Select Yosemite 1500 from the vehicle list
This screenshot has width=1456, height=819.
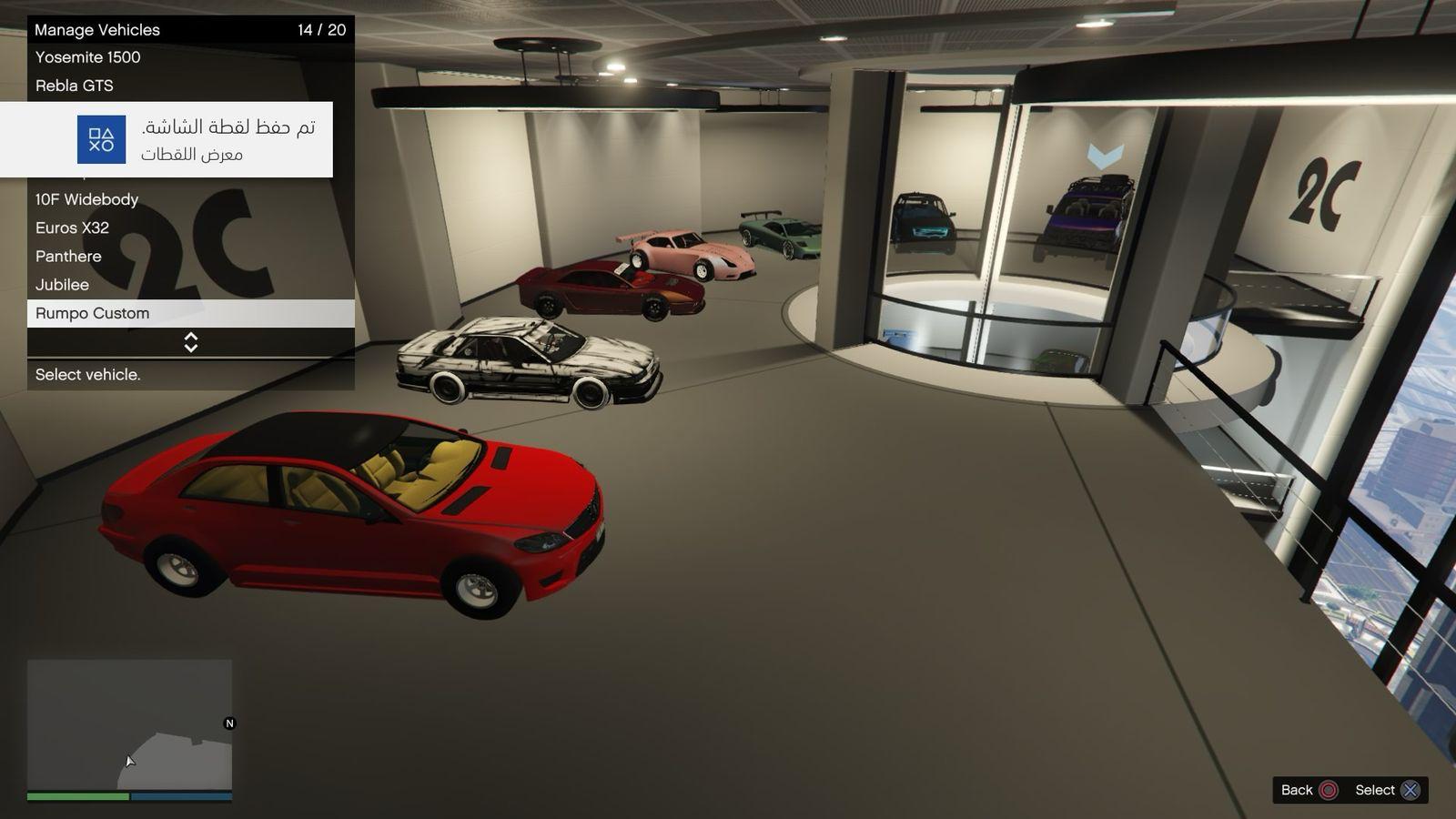(x=88, y=57)
